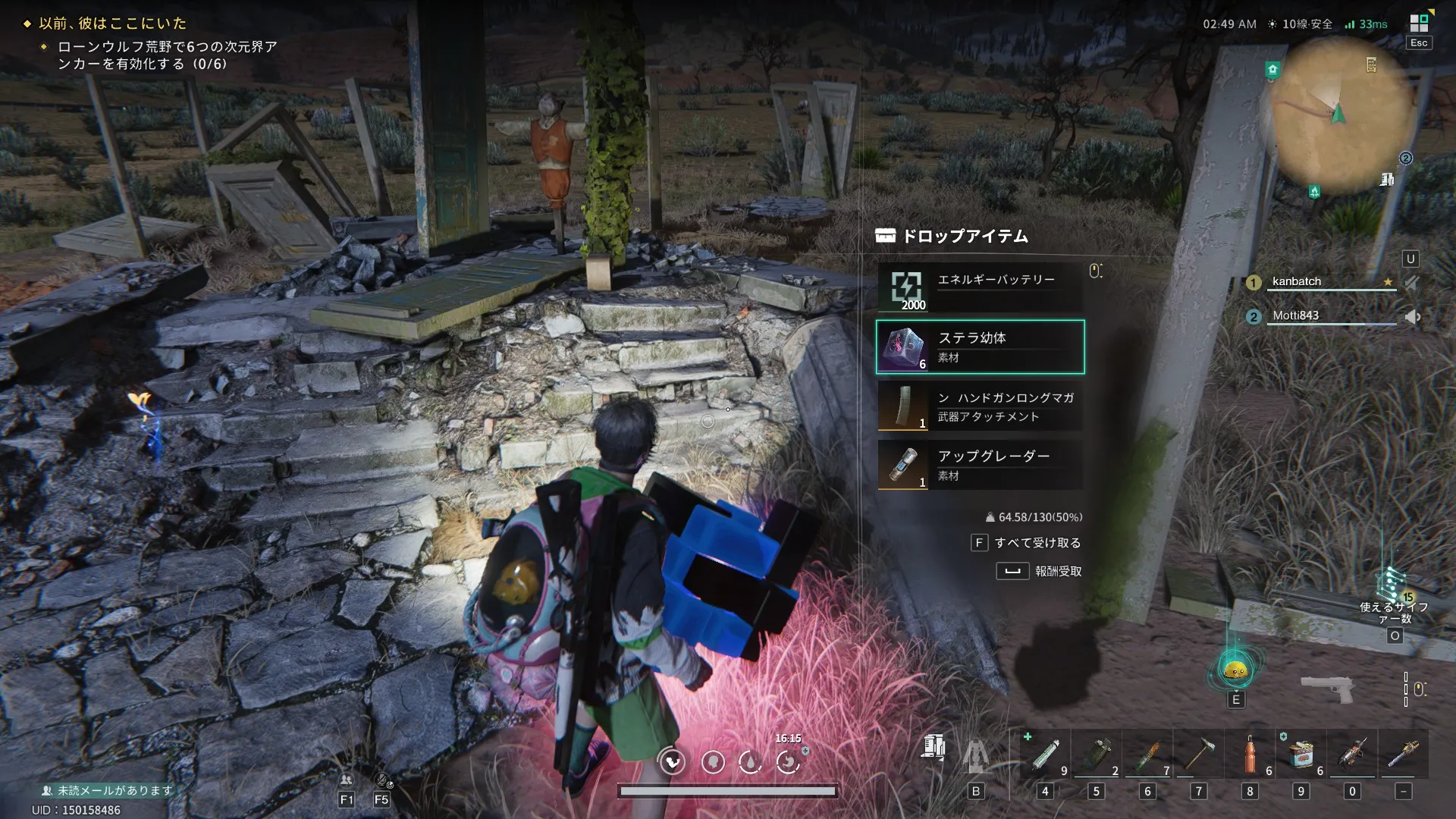Select the エネルギーバッテリー drop item

(x=980, y=288)
